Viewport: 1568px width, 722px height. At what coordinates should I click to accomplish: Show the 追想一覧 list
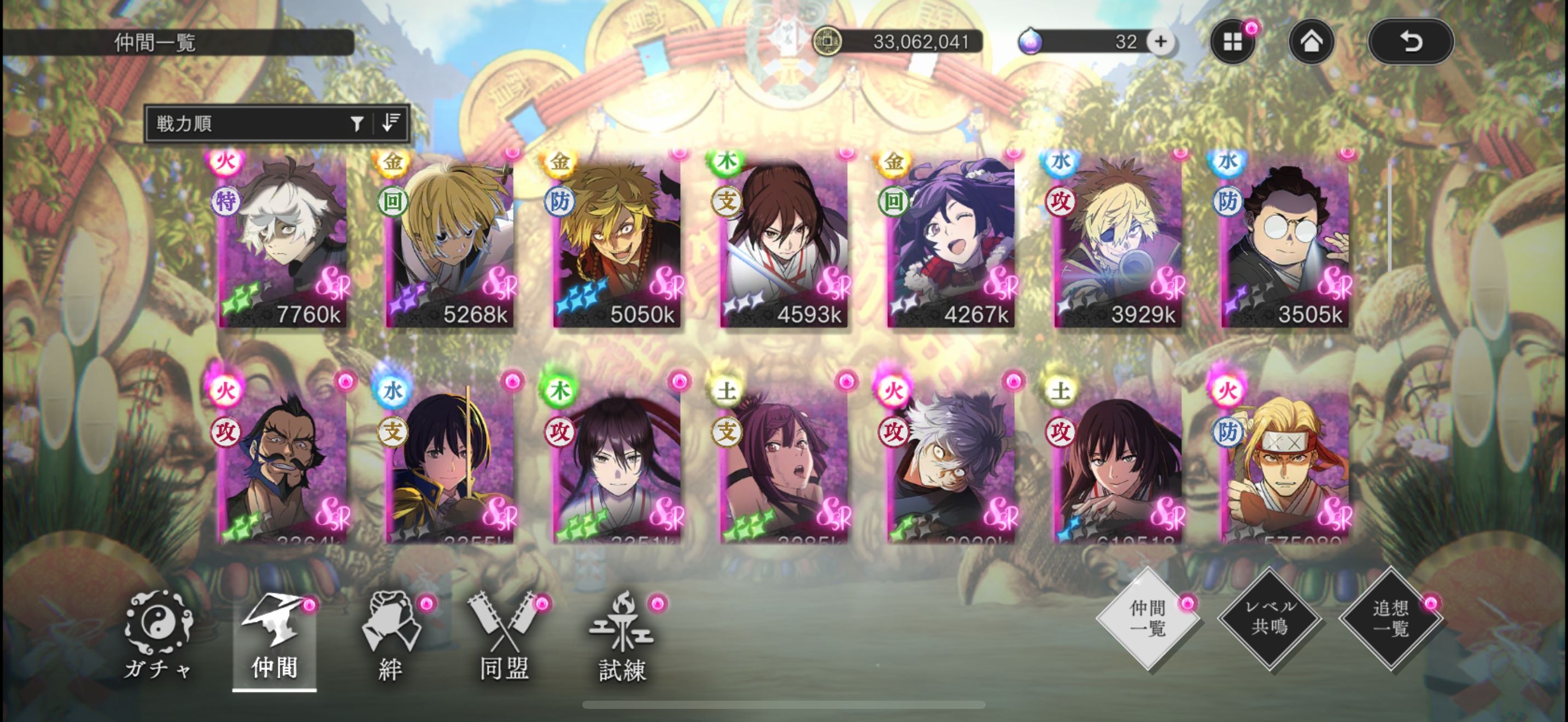1391,618
